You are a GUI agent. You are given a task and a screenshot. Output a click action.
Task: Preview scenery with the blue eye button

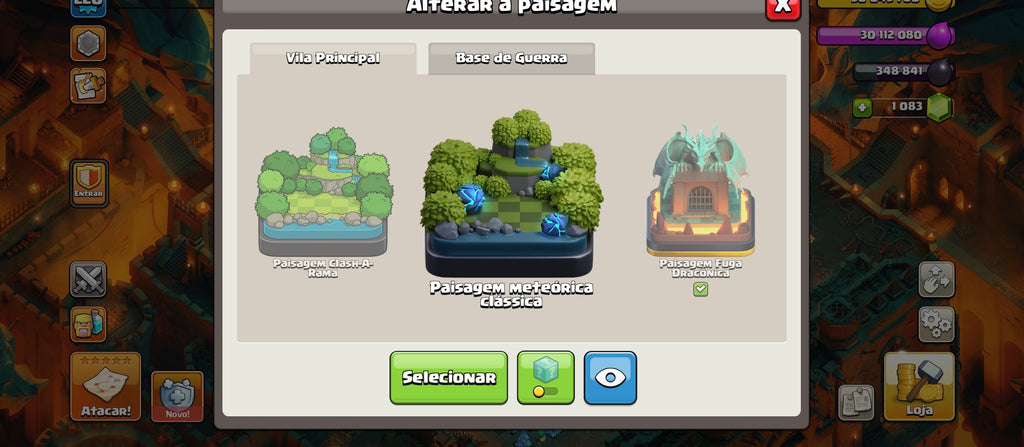point(610,377)
